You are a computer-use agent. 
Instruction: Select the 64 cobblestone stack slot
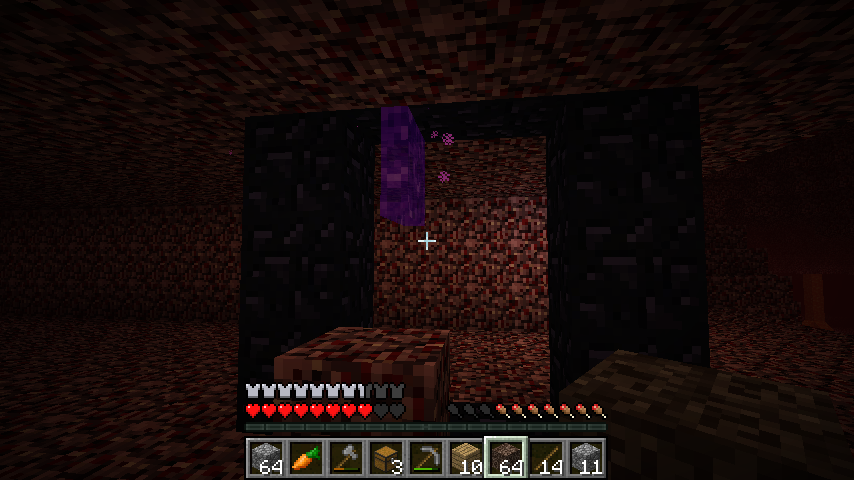coord(265,458)
